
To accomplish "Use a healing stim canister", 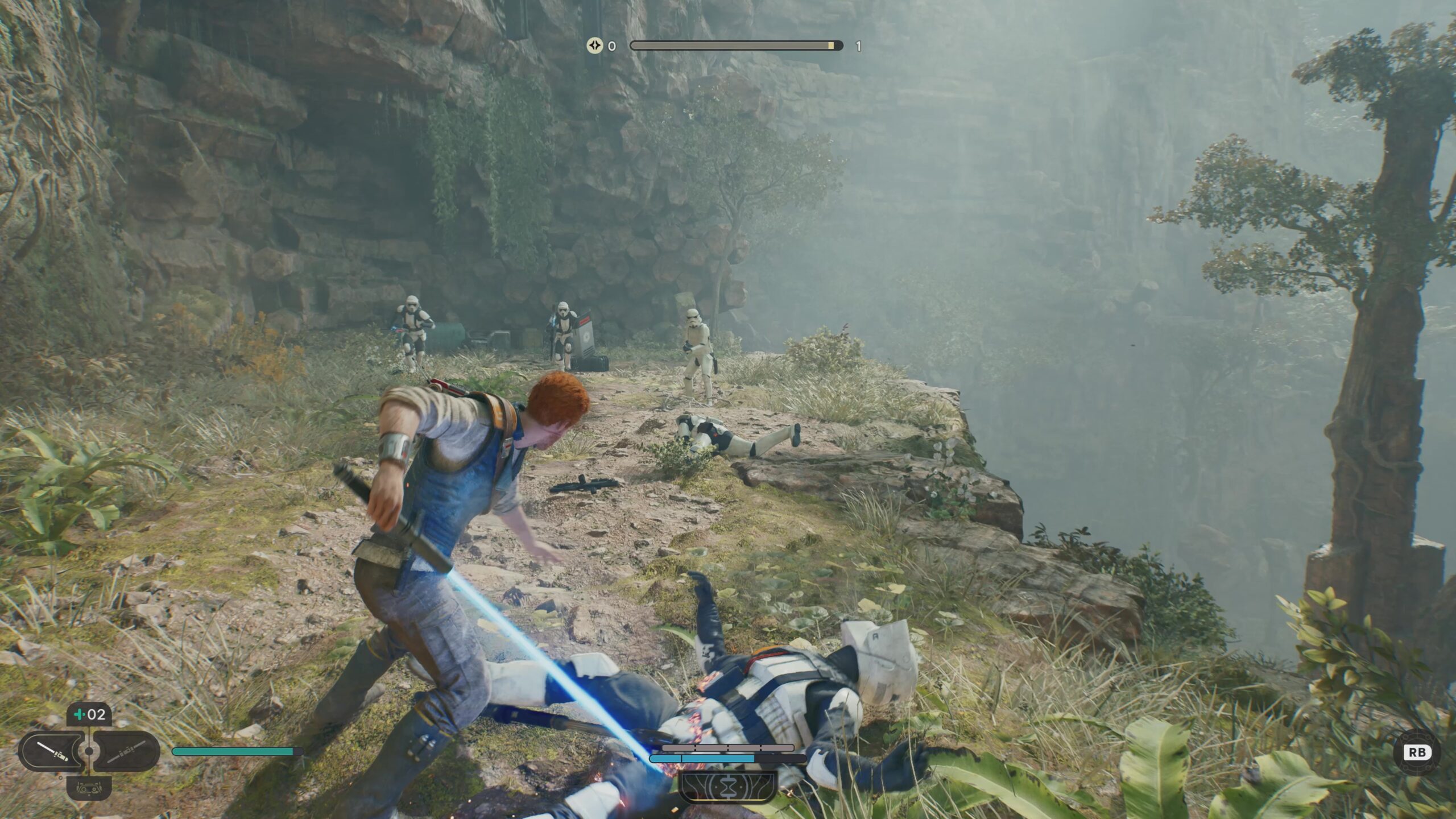I will coord(89,714).
